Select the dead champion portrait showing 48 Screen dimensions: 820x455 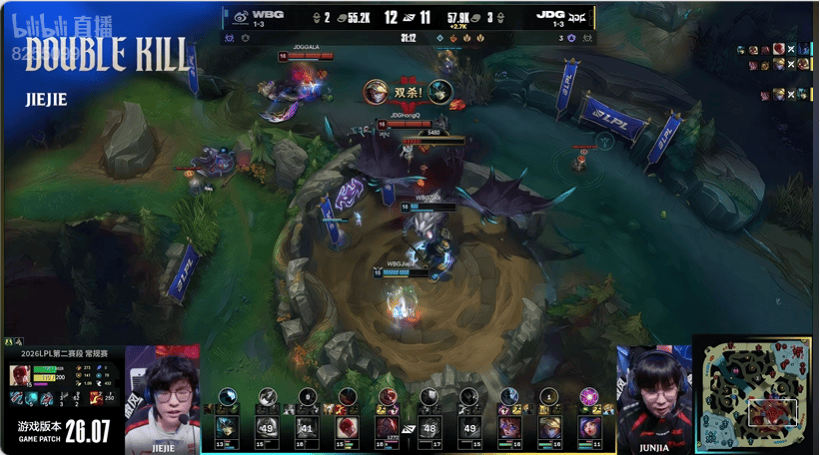click(428, 429)
